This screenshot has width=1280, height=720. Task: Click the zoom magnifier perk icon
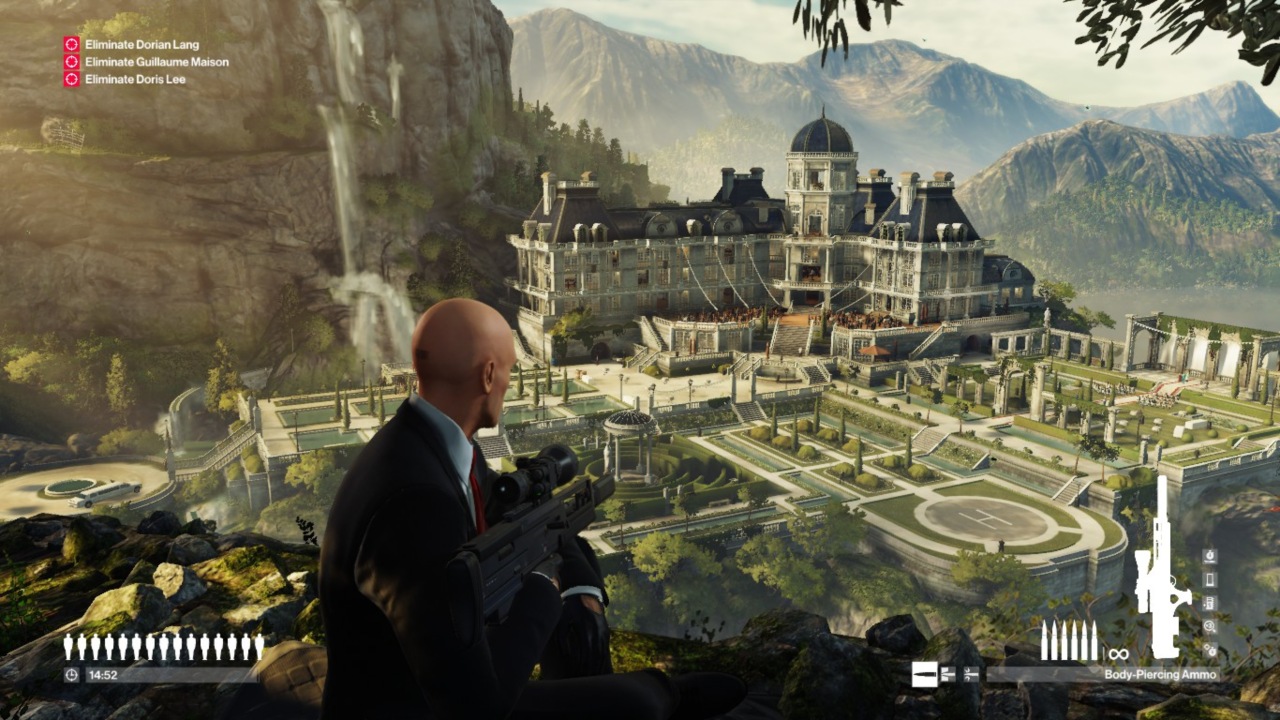tap(1209, 627)
